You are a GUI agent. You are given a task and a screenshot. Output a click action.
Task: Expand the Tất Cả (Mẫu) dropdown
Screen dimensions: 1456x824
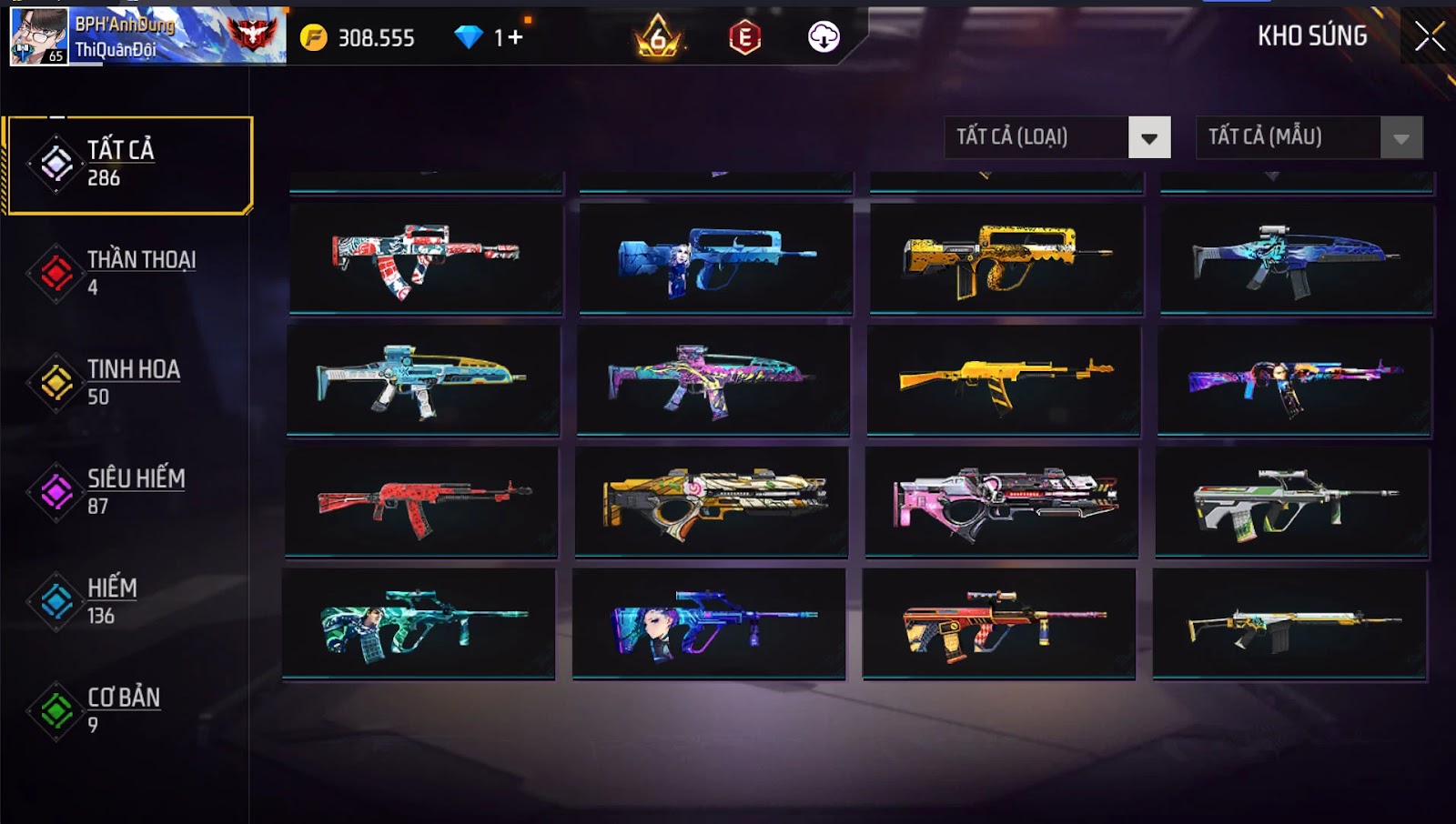[1309, 137]
